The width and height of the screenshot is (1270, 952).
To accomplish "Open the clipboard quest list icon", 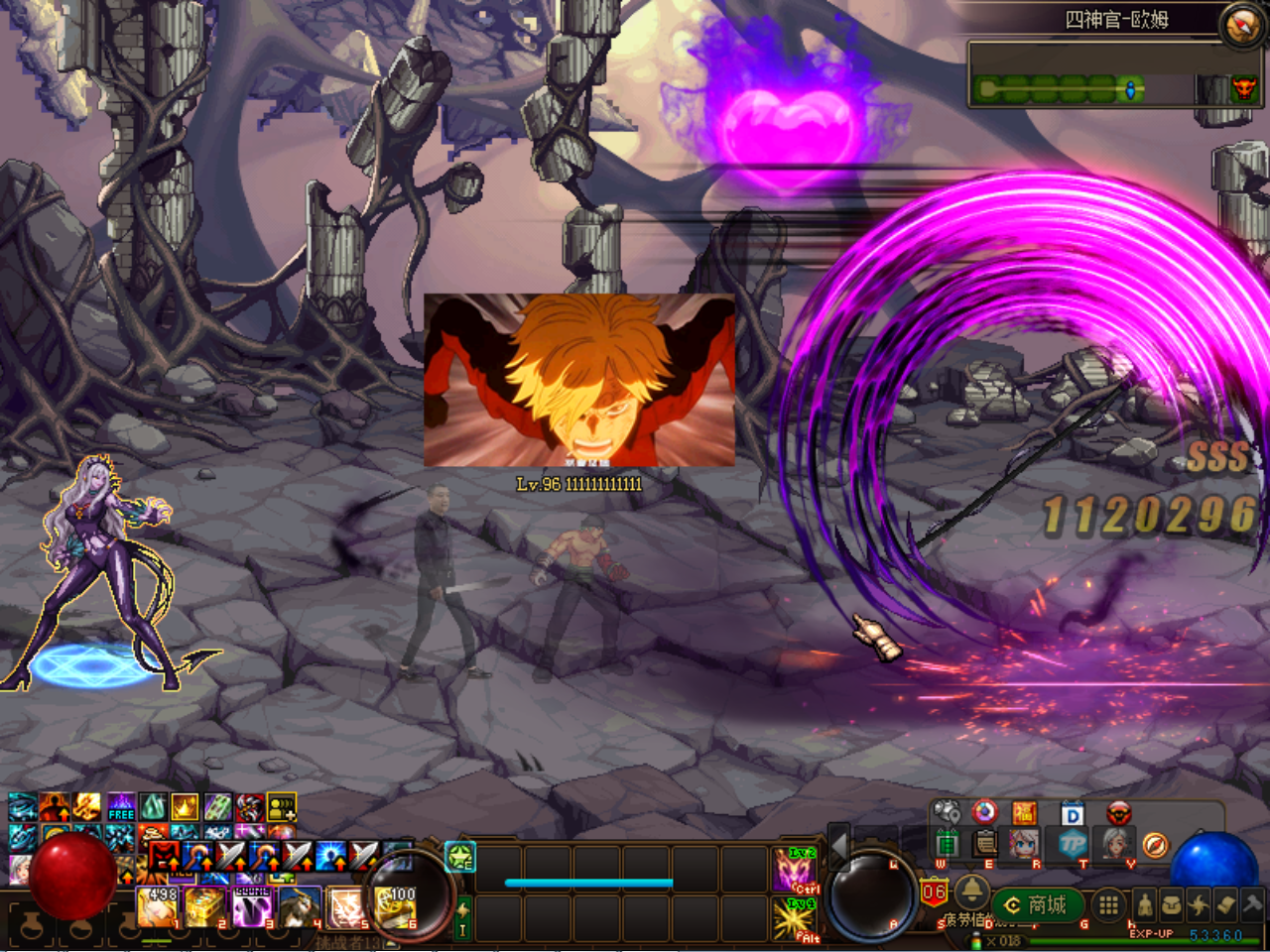I will point(985,844).
